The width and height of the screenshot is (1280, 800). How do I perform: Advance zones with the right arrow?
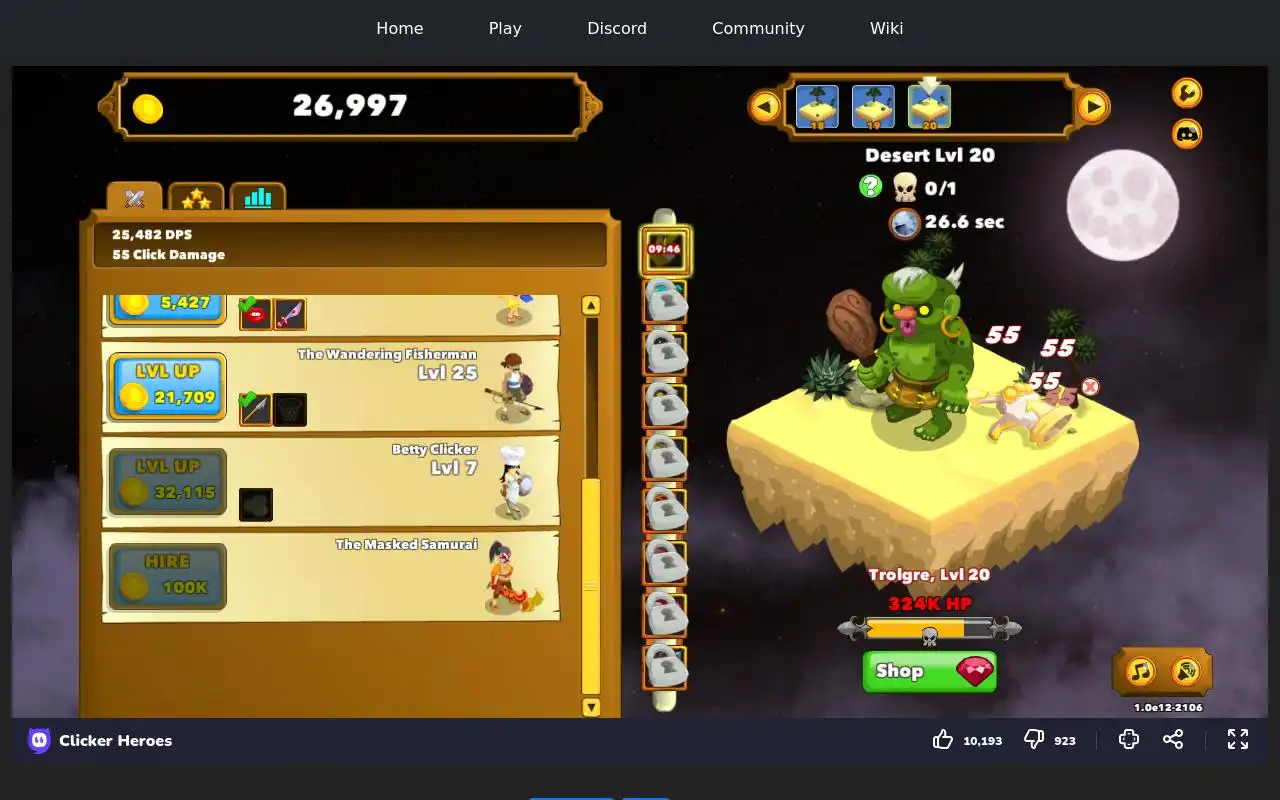click(x=1093, y=106)
